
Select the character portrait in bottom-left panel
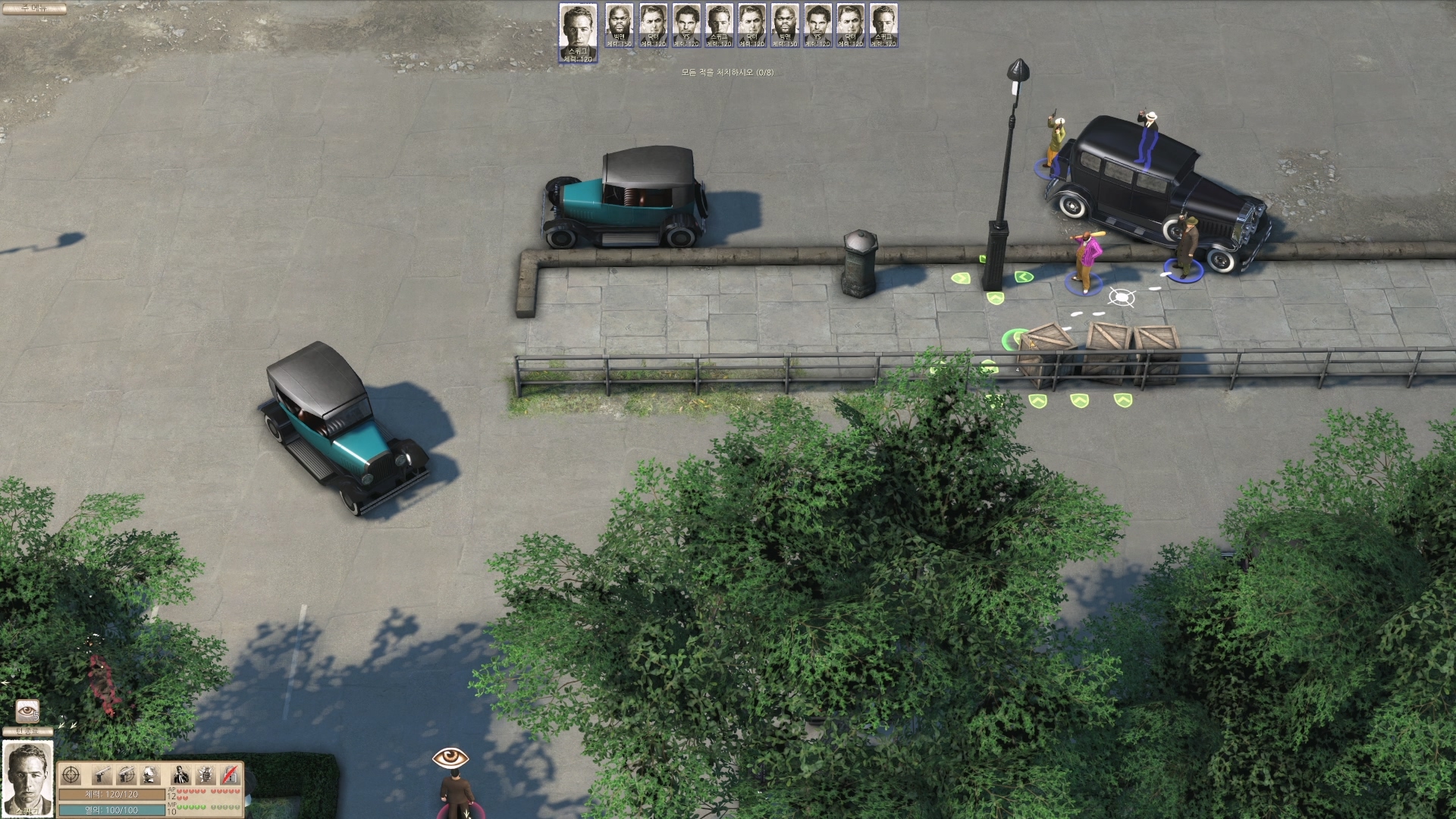pos(28,778)
